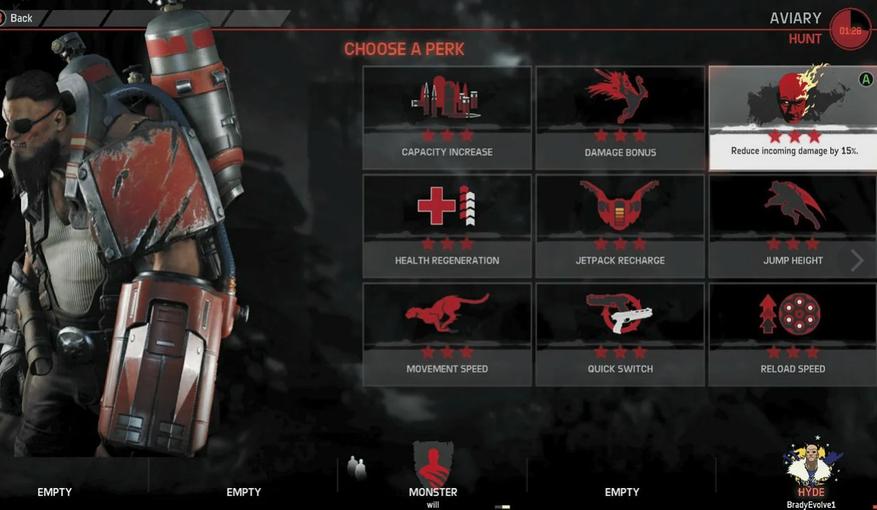Choose the Capacity Increase perk
Image resolution: width=877 pixels, height=510 pixels.
coord(447,118)
